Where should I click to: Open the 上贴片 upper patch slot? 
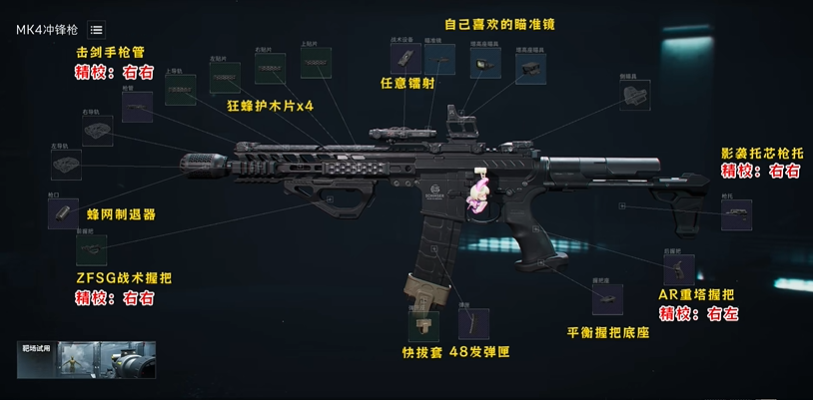pyautogui.click(x=316, y=62)
